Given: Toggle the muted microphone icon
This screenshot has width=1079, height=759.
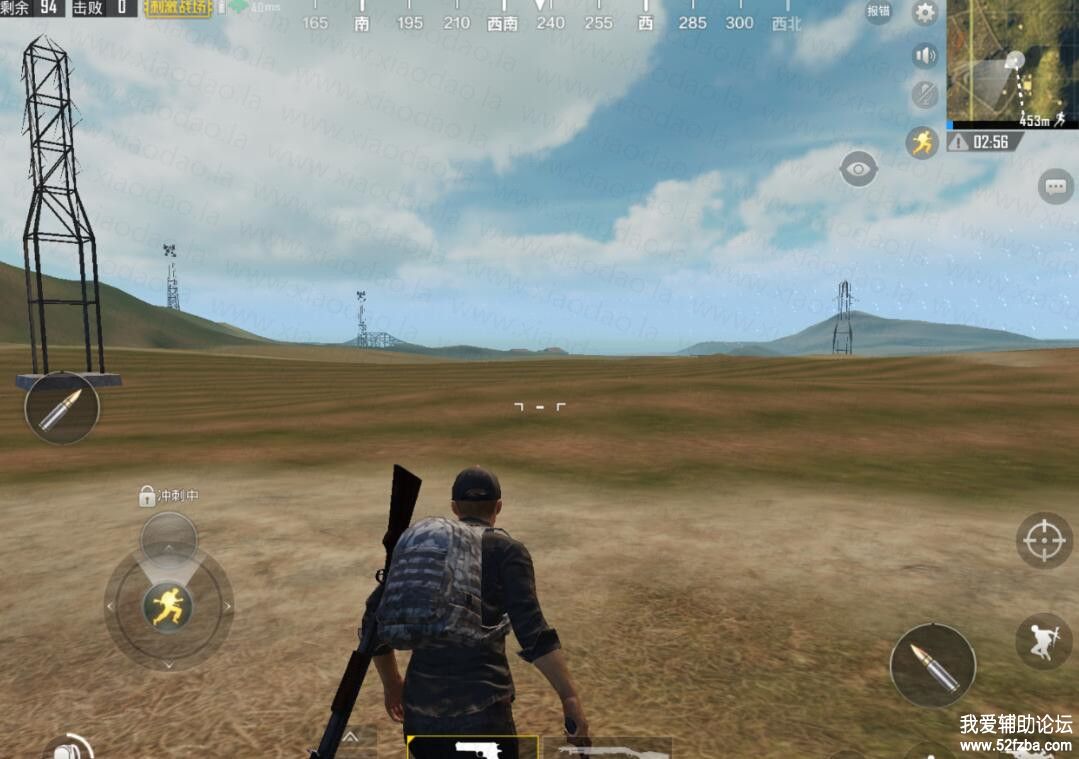Looking at the screenshot, I should coord(925,95).
